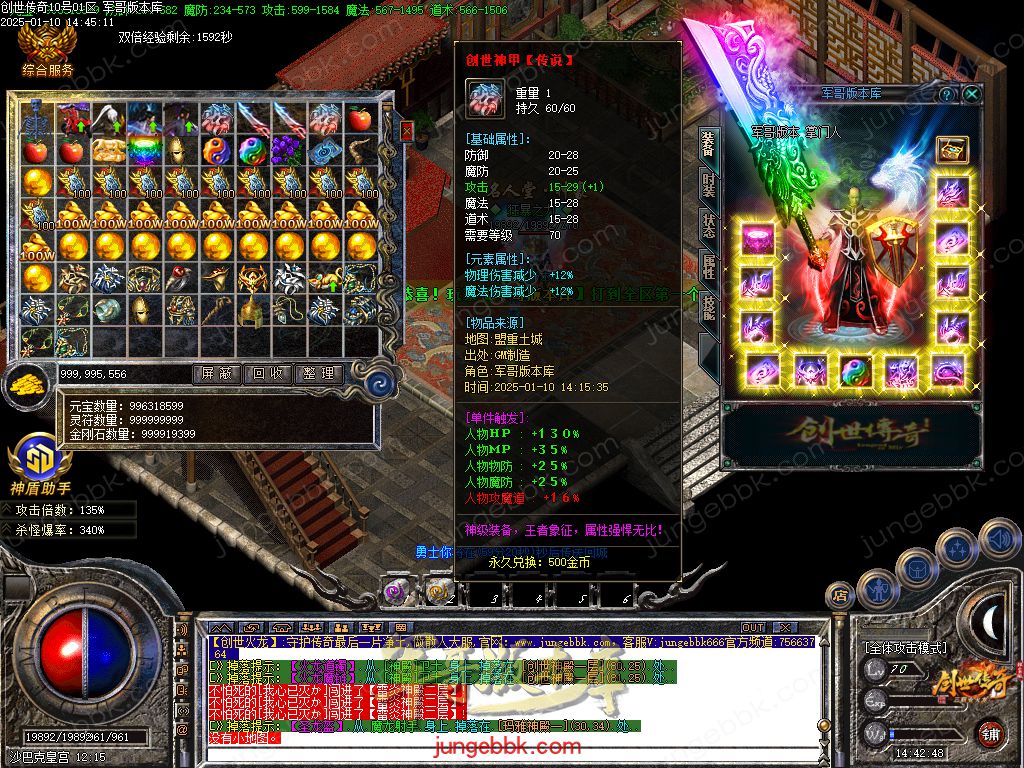The width and height of the screenshot is (1024, 768).
Task: Close the inventory bag window
Action: point(406,131)
